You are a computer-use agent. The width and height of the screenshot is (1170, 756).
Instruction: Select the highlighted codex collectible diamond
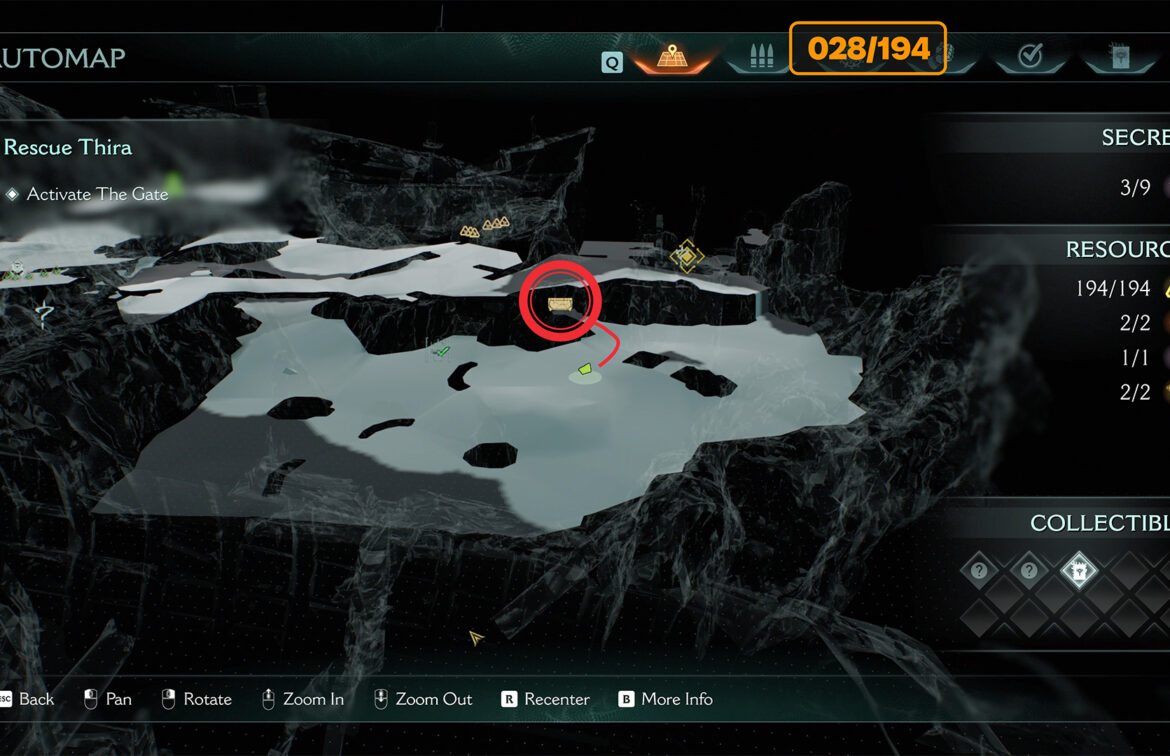click(x=1079, y=571)
